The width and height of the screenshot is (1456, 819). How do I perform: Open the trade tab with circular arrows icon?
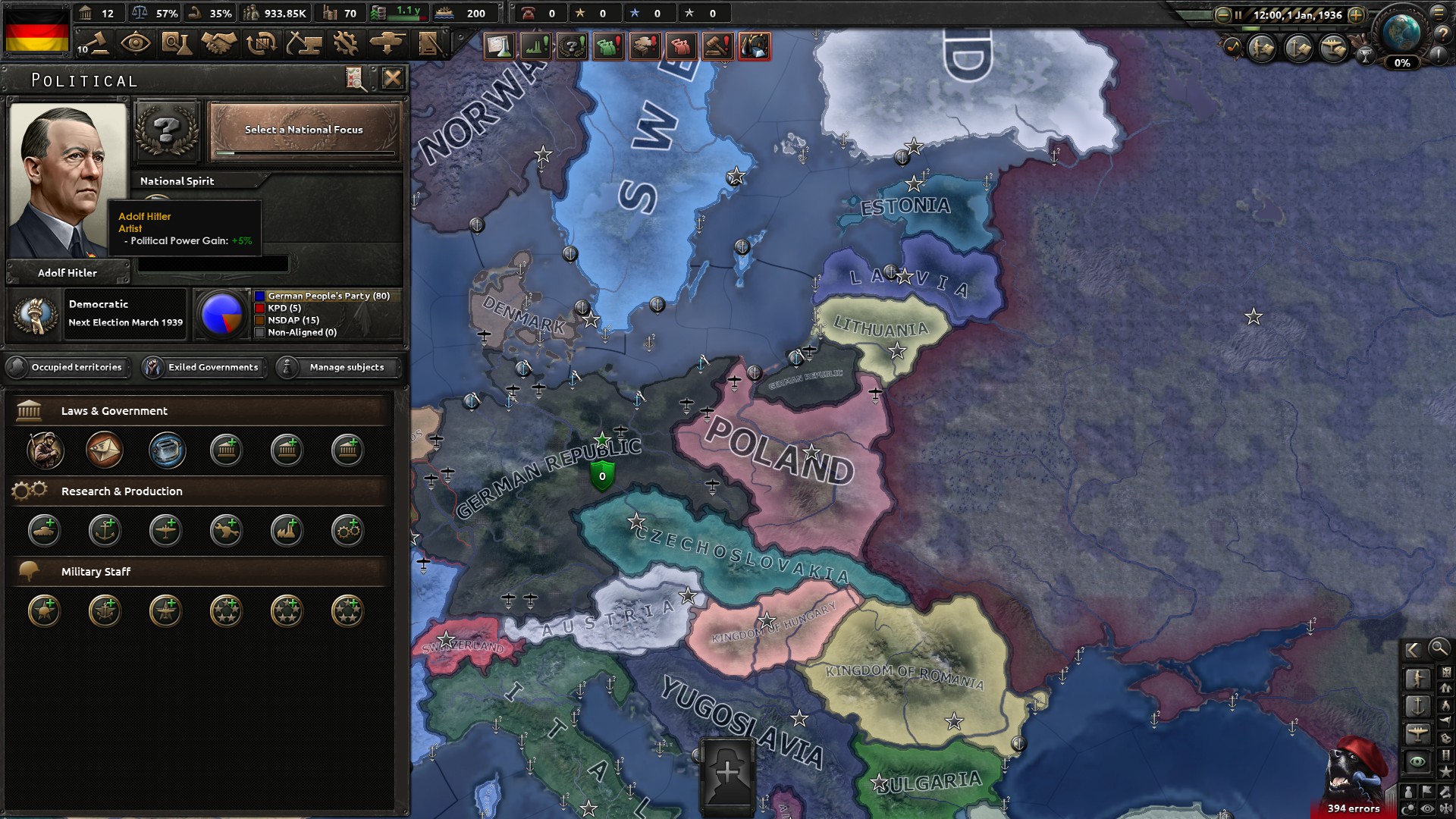click(263, 42)
